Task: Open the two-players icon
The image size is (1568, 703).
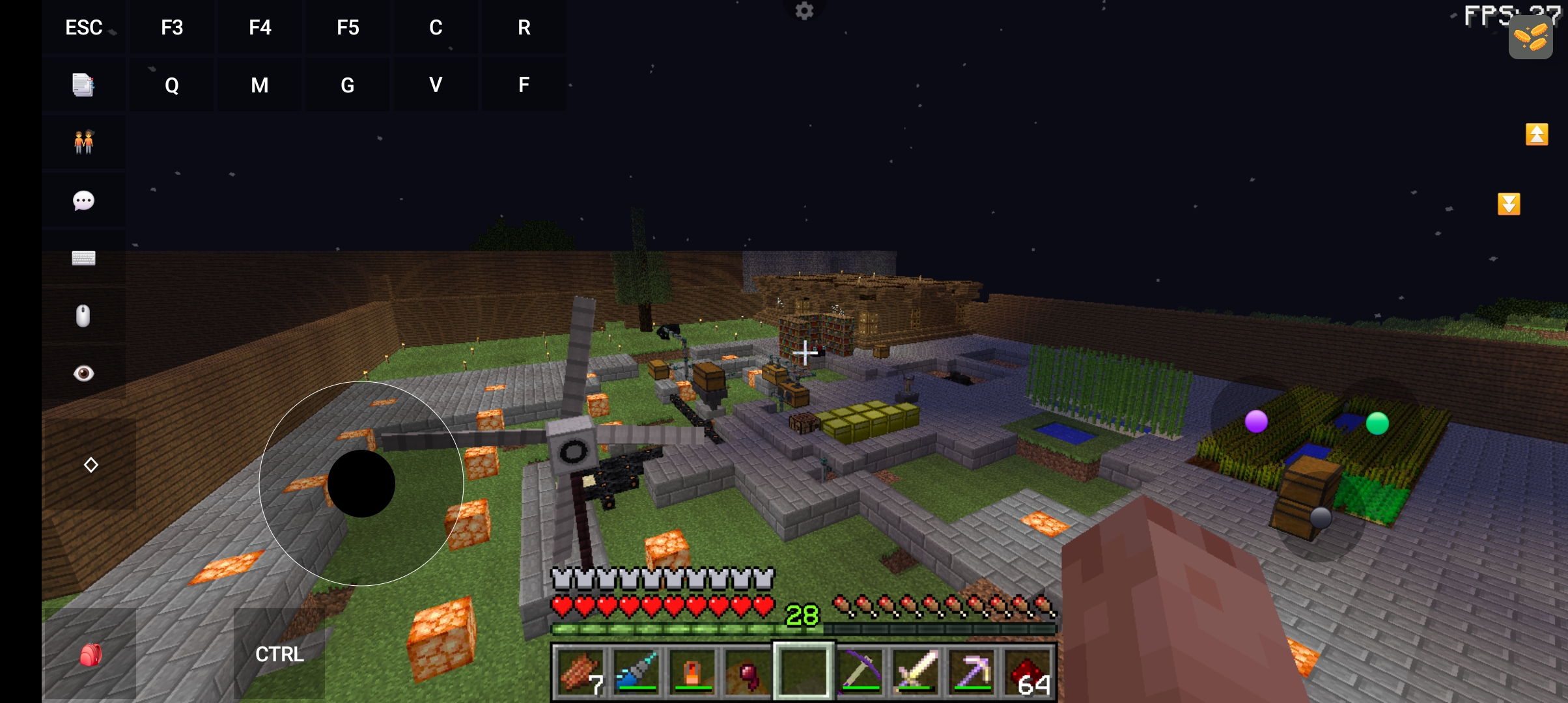Action: pos(83,142)
